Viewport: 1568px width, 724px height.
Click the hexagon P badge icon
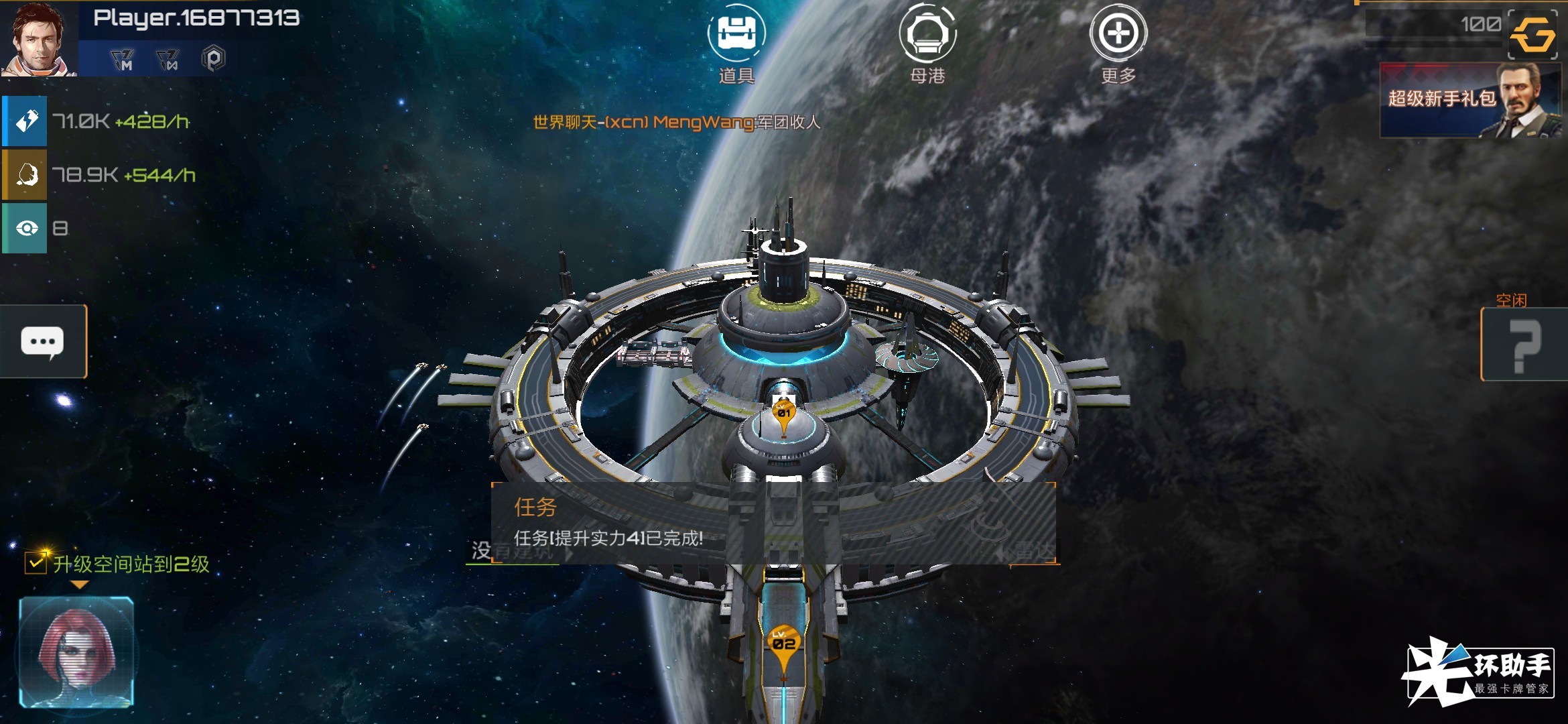point(213,59)
